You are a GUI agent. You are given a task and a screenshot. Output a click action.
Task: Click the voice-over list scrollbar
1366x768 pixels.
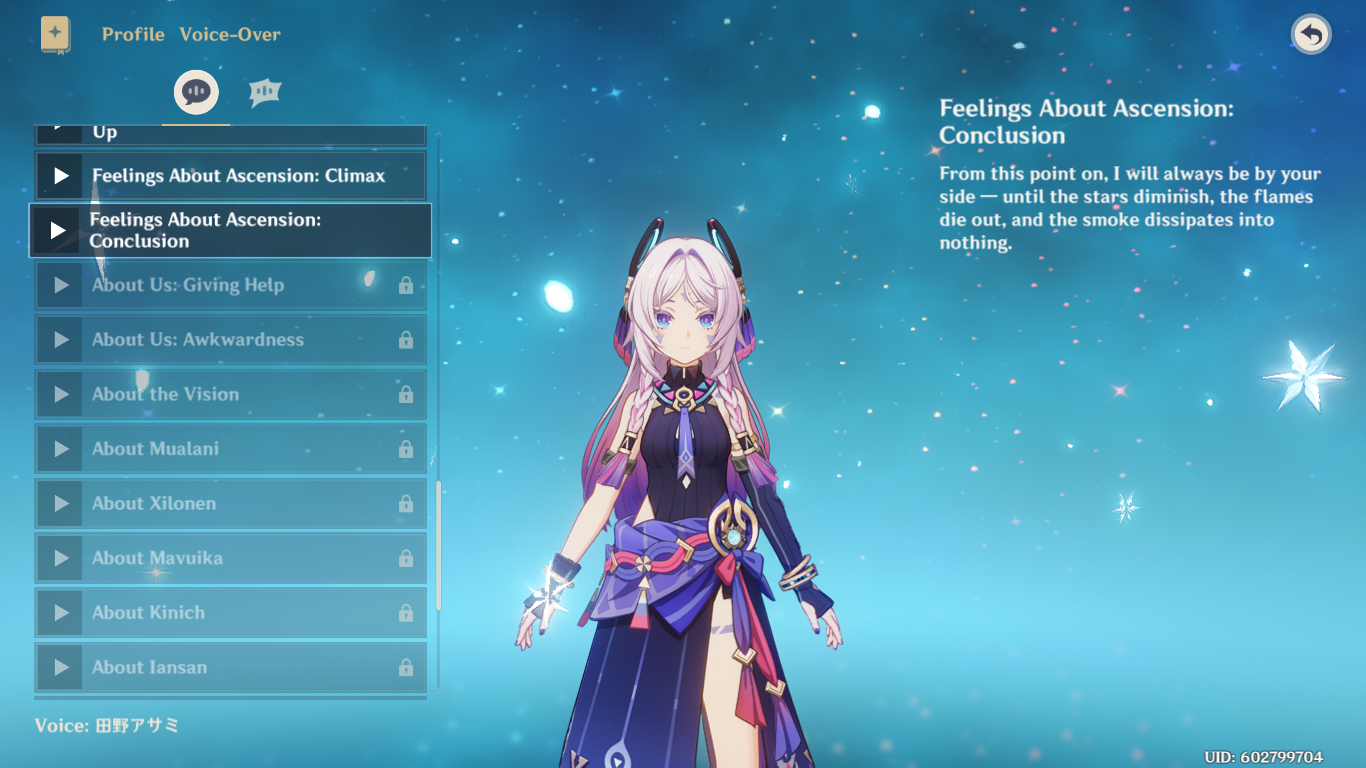pyautogui.click(x=438, y=545)
